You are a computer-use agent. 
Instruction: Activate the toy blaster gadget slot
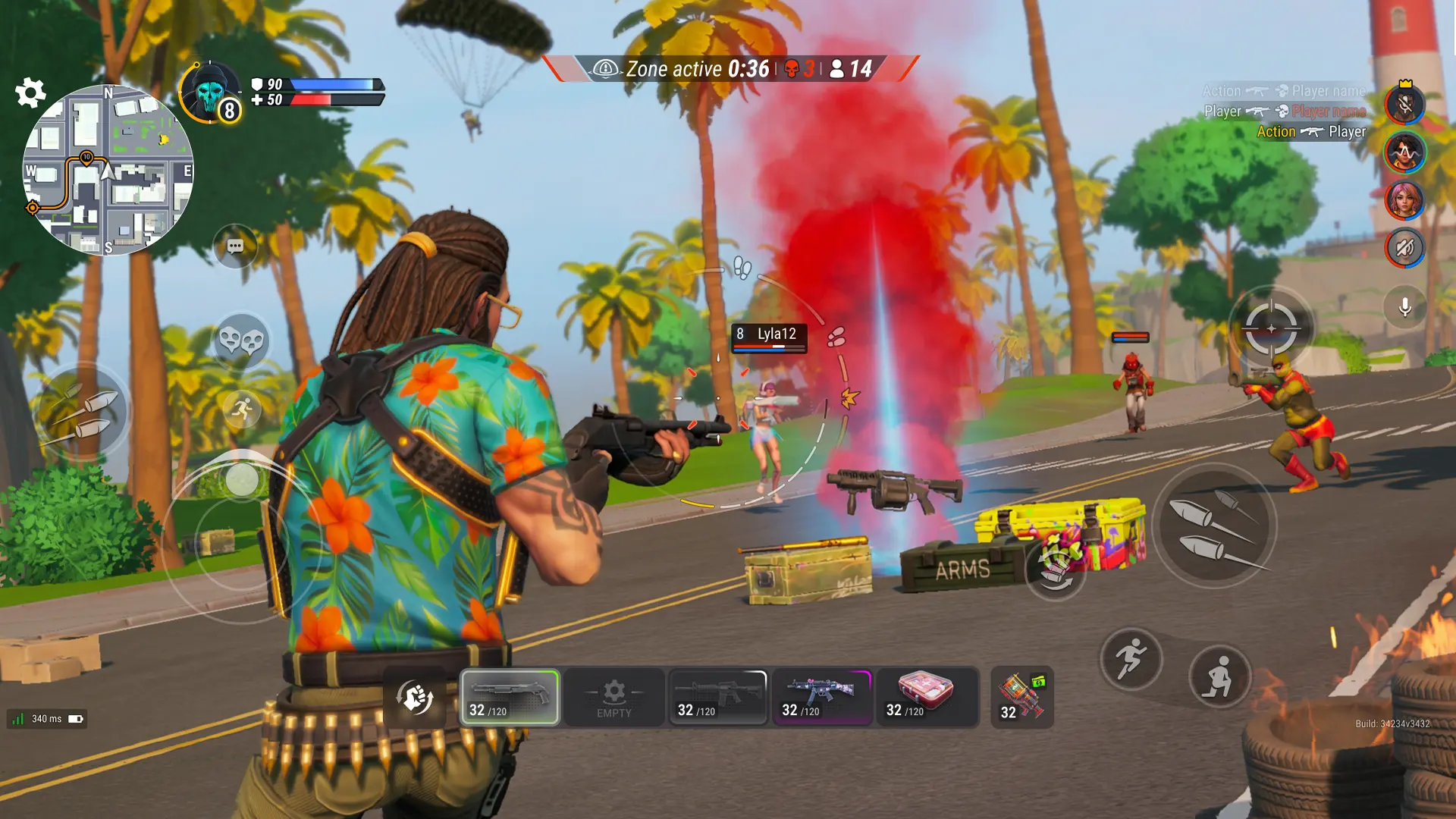coord(1021,697)
